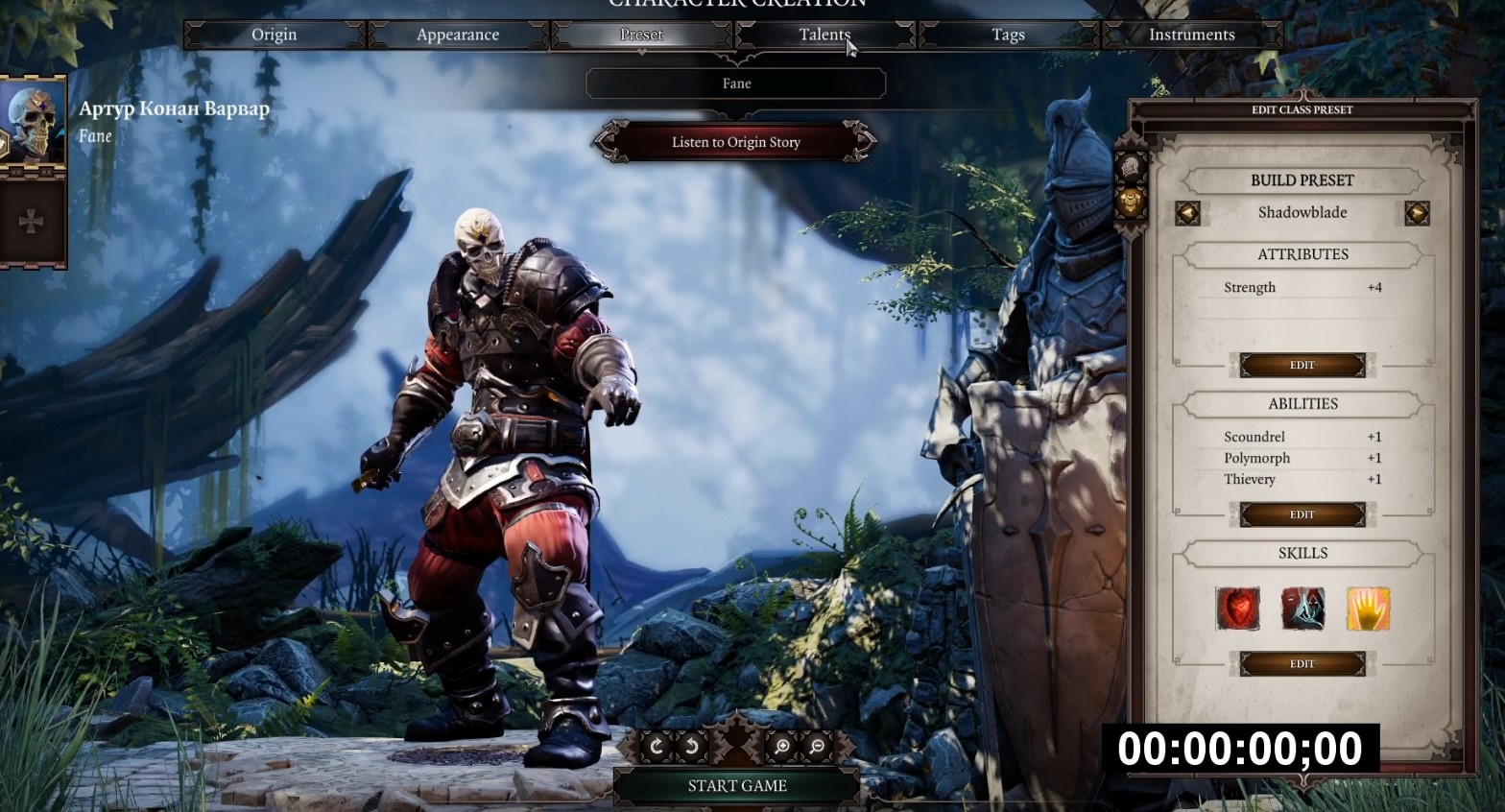Screen dimensions: 1505x812
Task: Open the glowing hand skill icon
Action: click(1368, 609)
